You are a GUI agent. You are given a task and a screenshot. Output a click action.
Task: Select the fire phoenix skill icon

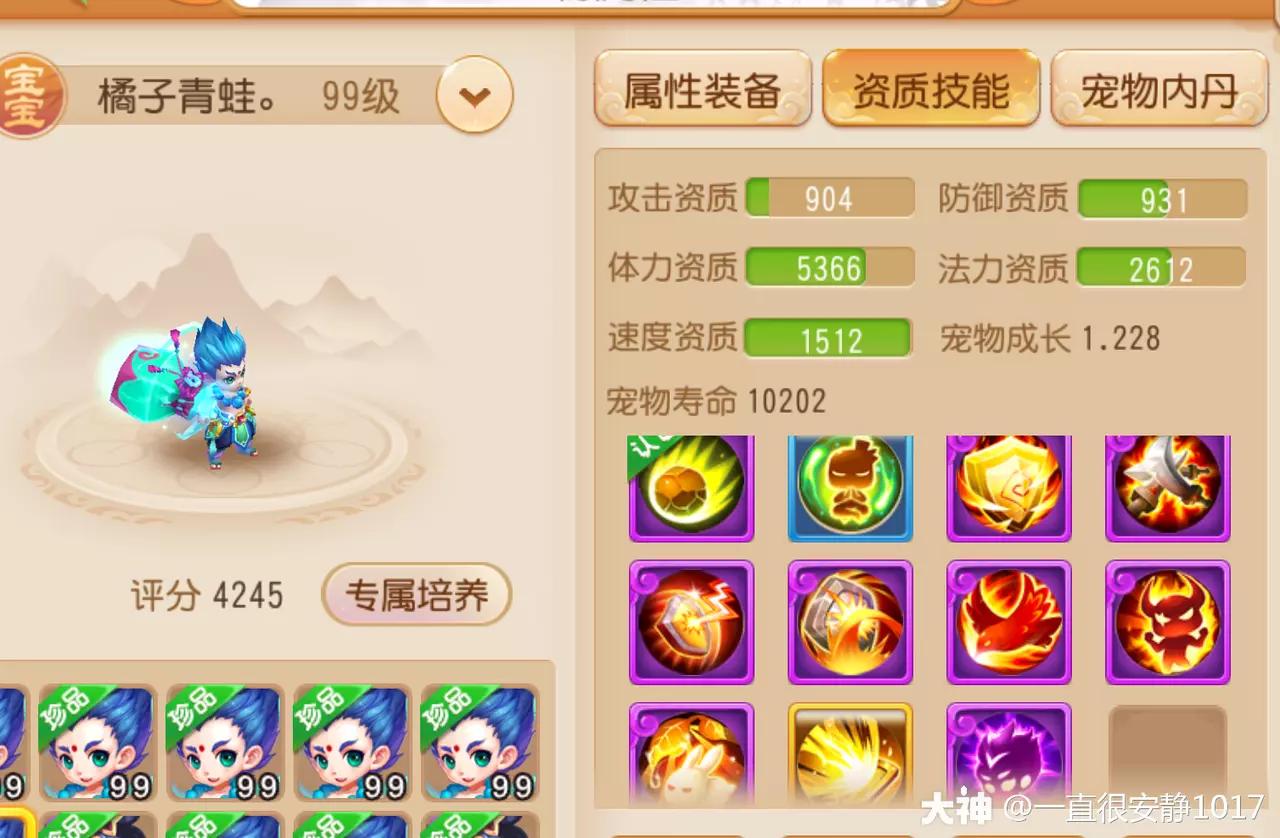pyautogui.click(x=1009, y=623)
